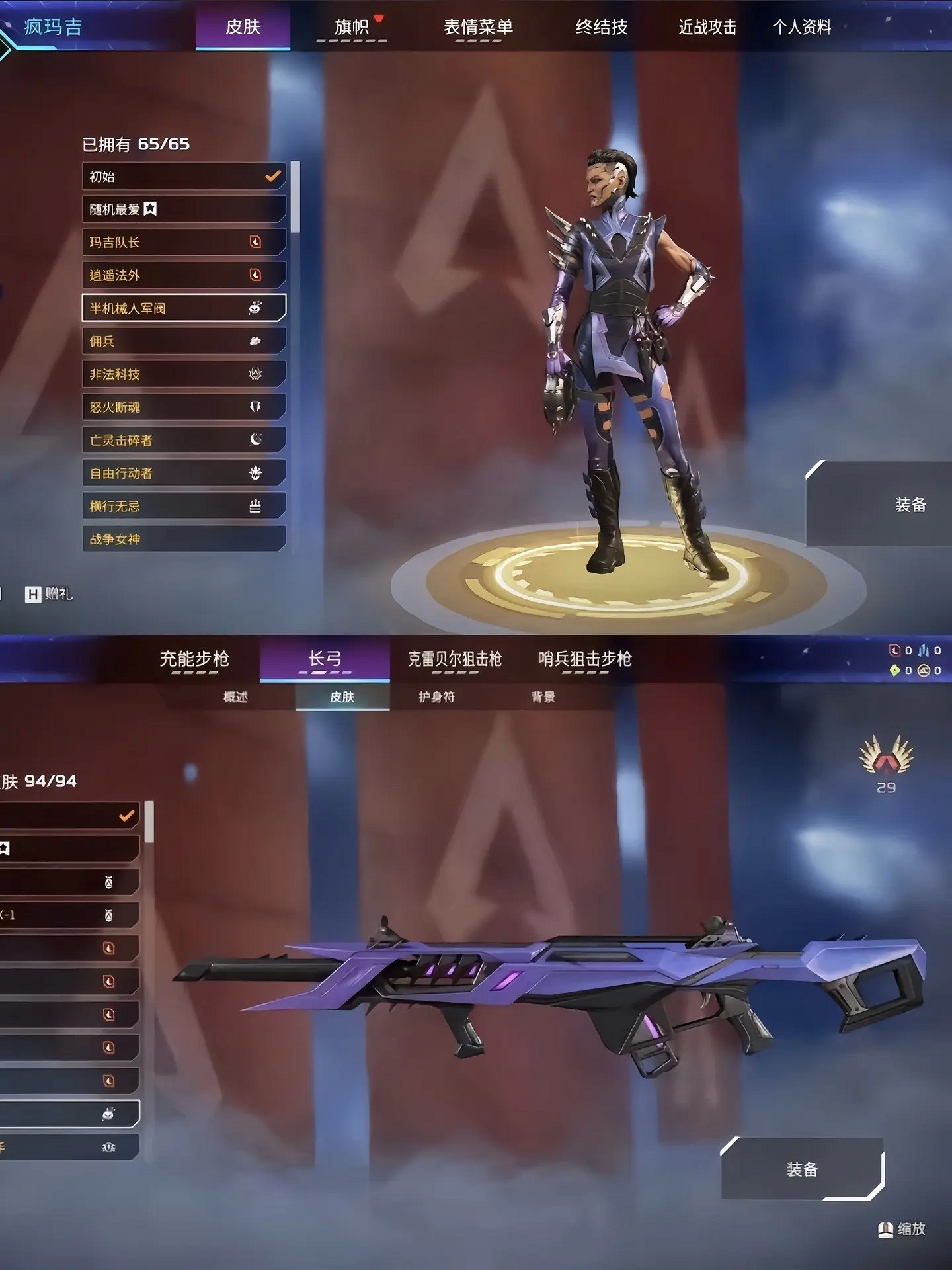This screenshot has width=952, height=1270.
Task: Click the gift icon beside 赠礼
Action: 34,593
